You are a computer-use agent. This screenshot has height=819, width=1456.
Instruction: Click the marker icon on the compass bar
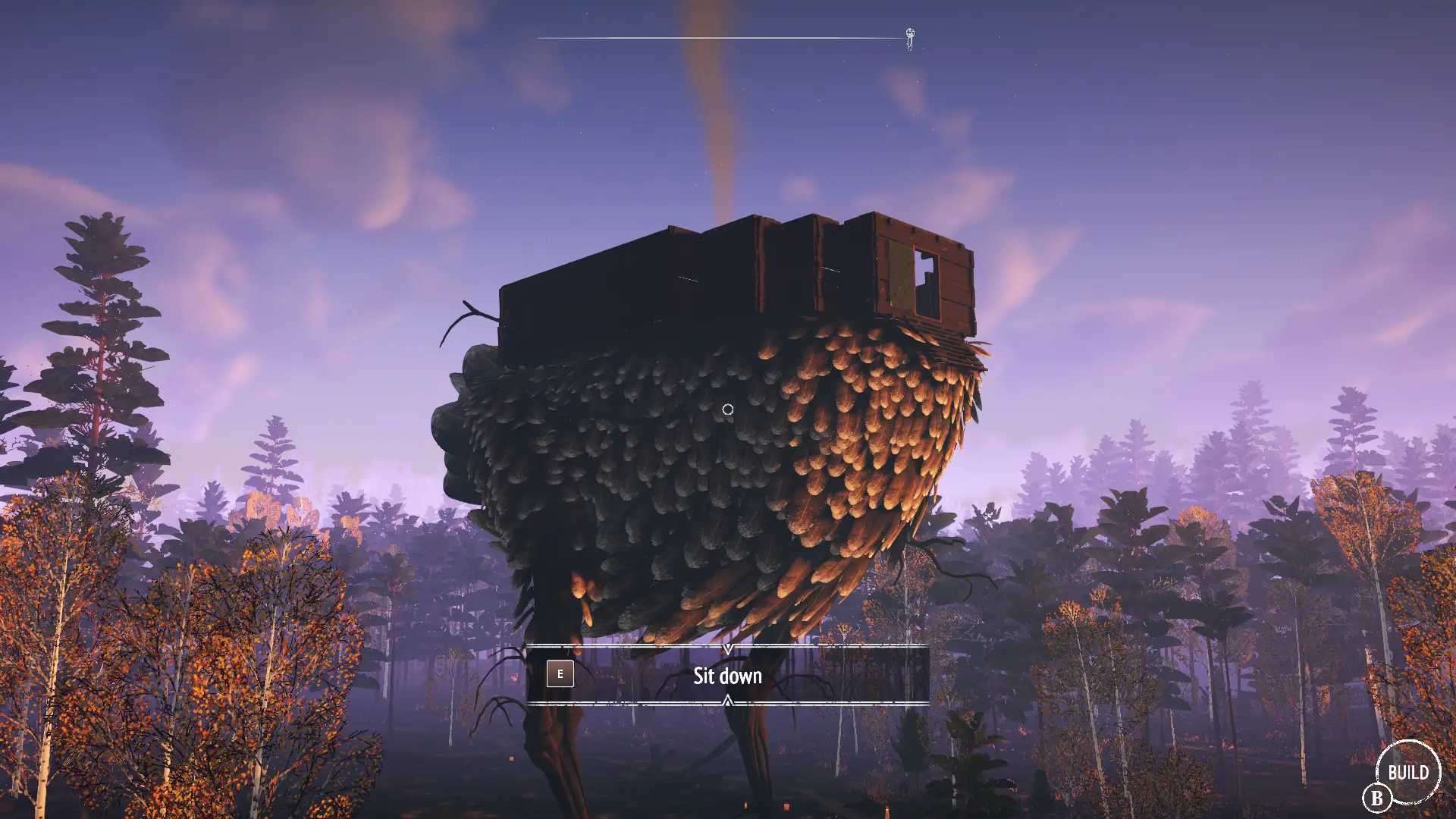click(910, 38)
